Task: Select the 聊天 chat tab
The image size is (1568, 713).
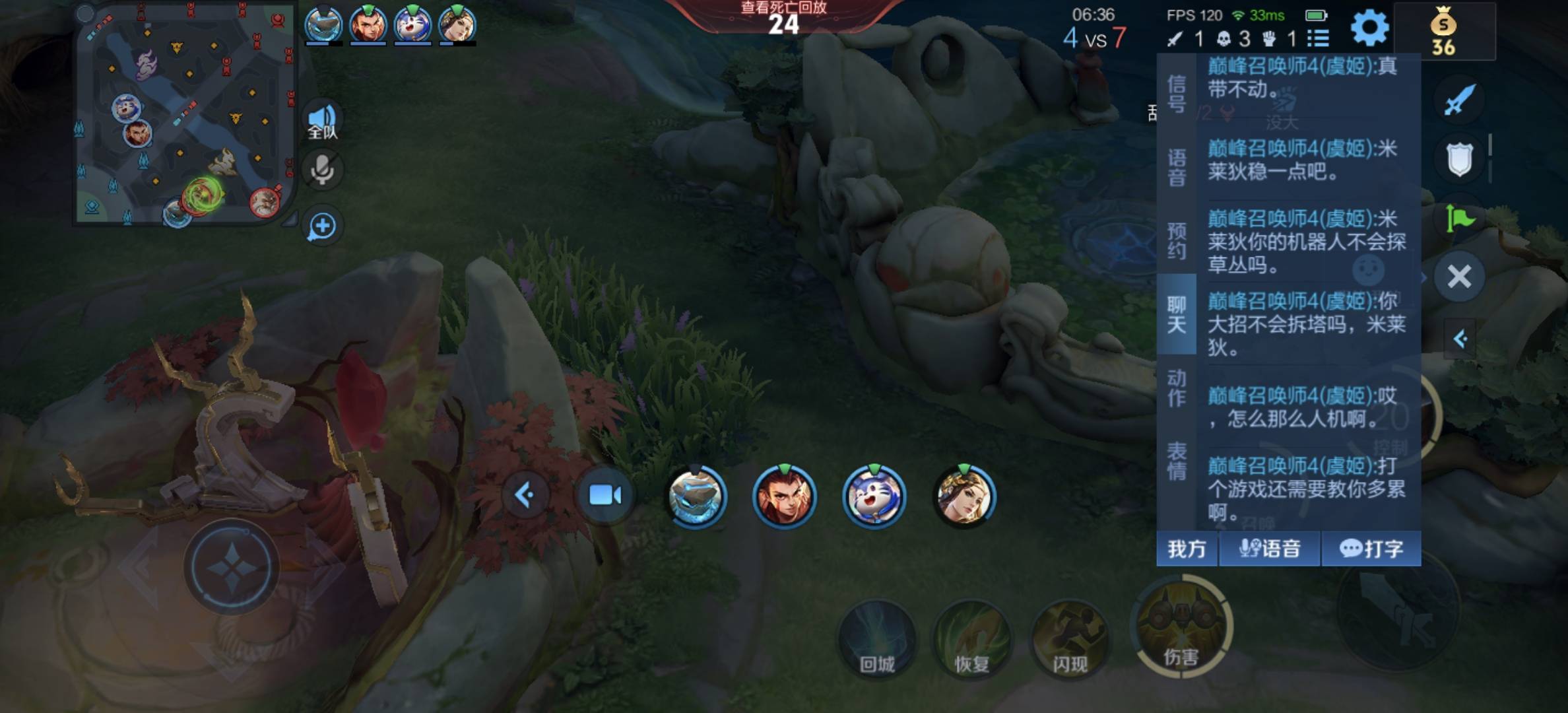Action: [x=1177, y=314]
